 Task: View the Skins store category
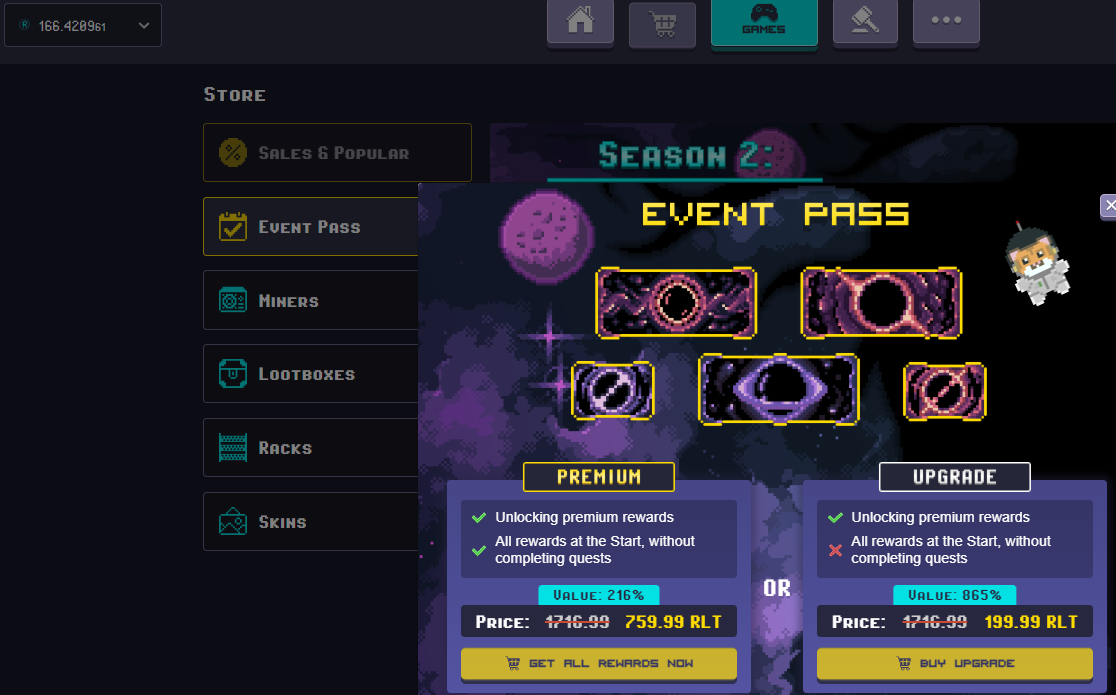311,522
